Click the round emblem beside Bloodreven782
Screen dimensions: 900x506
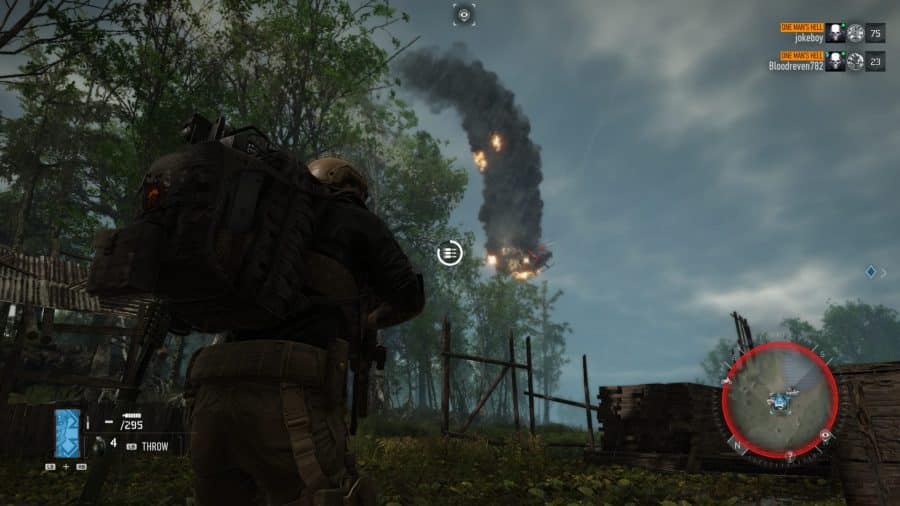coord(855,62)
